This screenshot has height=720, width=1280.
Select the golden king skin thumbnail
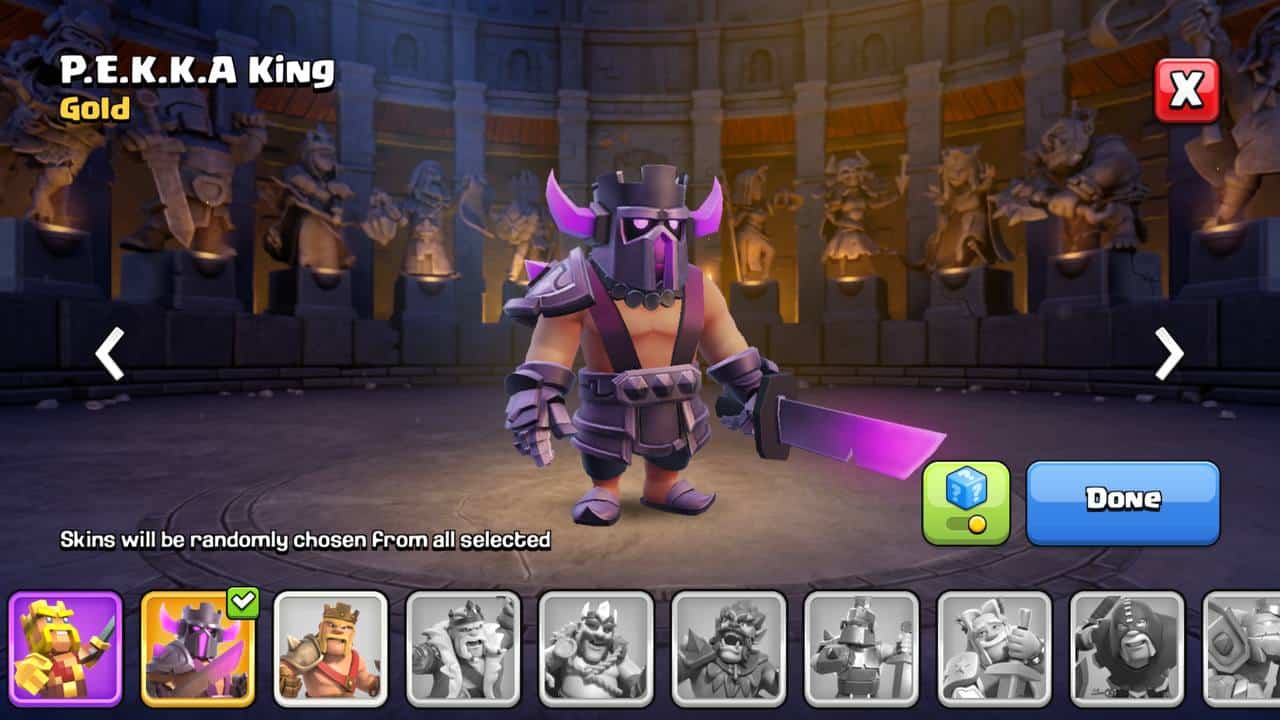pos(66,649)
